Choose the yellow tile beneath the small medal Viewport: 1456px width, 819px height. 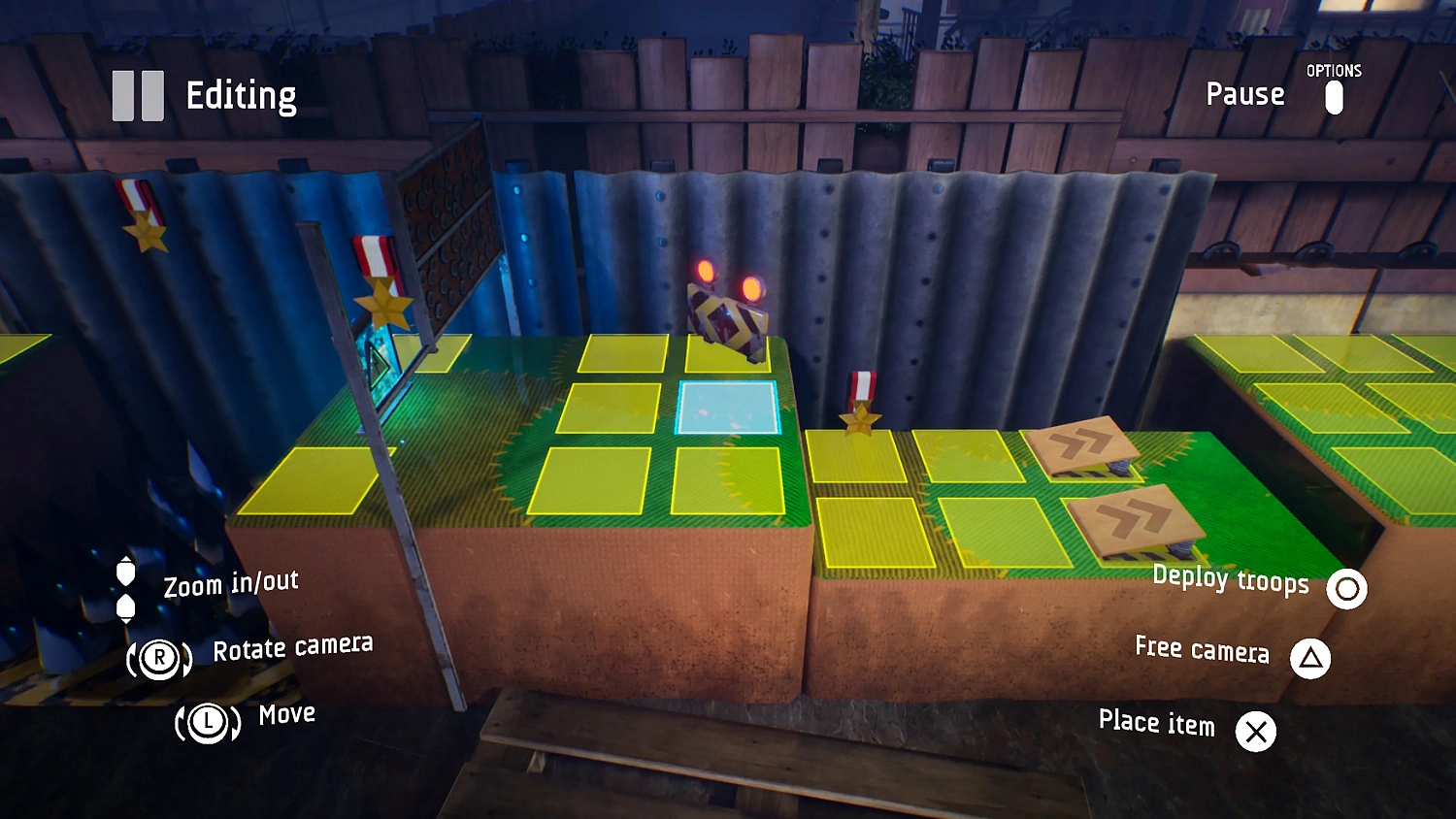click(855, 457)
